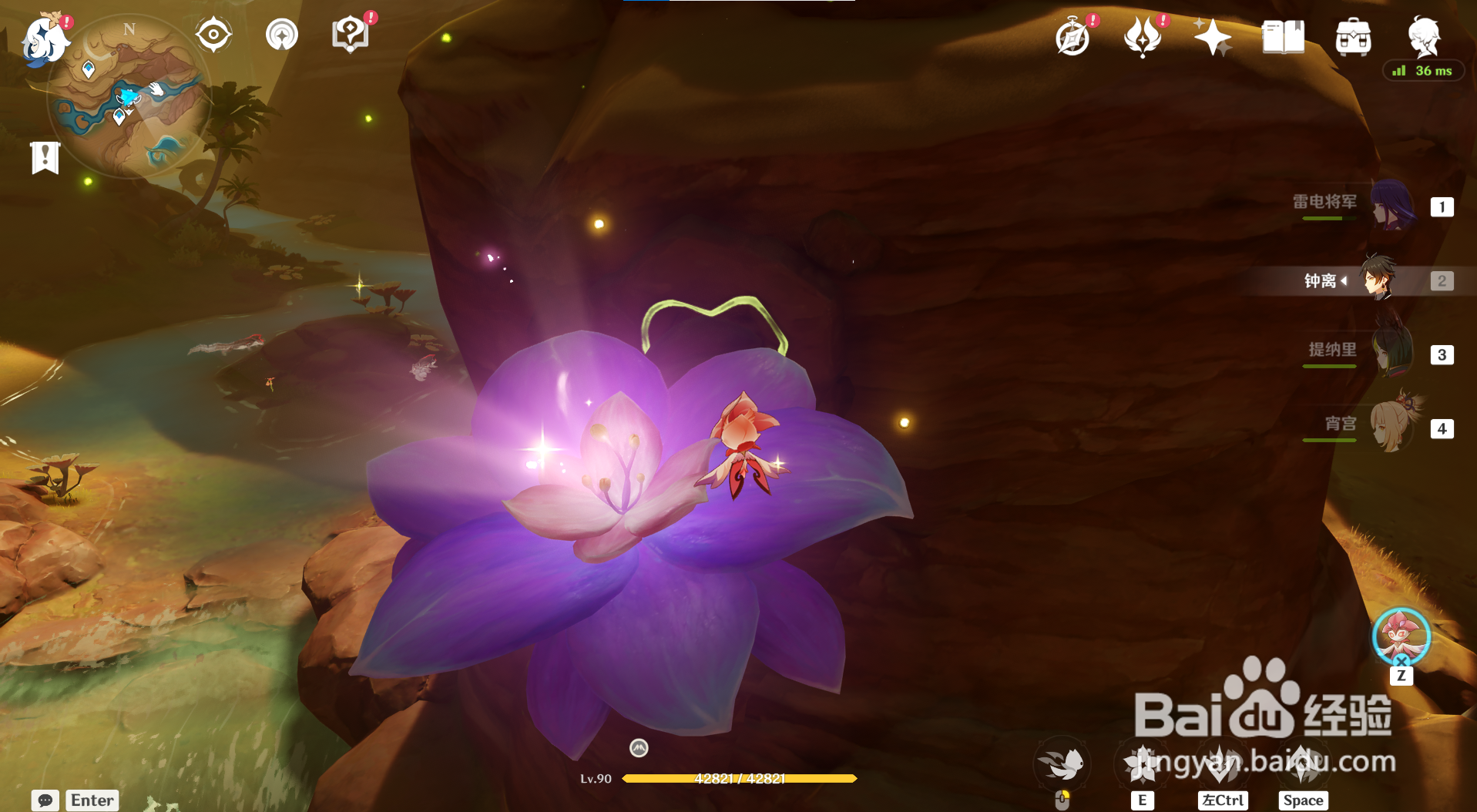Open the quest navigation beacon icon
Screen dimensions: 1477x812
[x=282, y=35]
